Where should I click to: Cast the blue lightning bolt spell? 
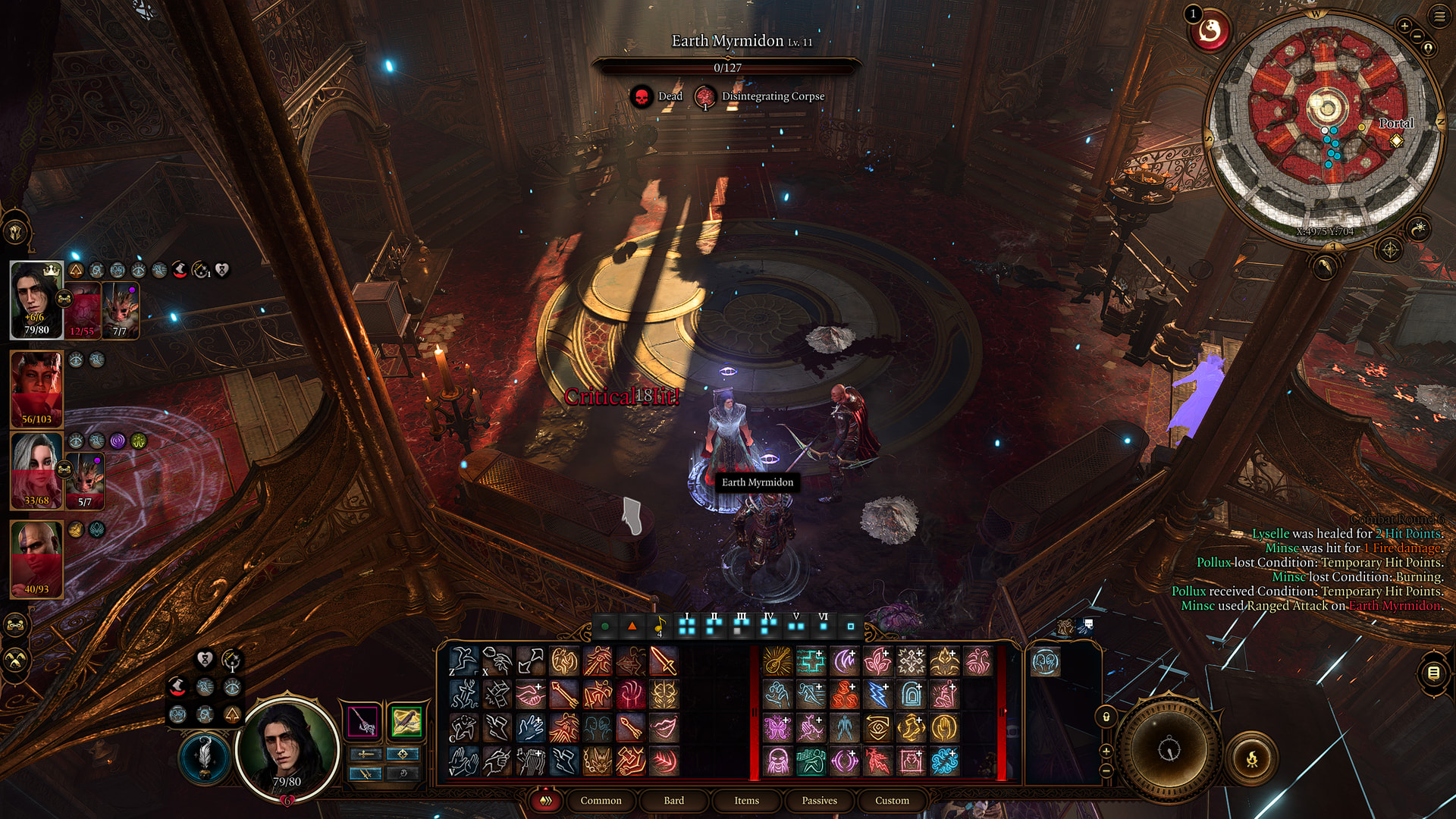(x=877, y=695)
